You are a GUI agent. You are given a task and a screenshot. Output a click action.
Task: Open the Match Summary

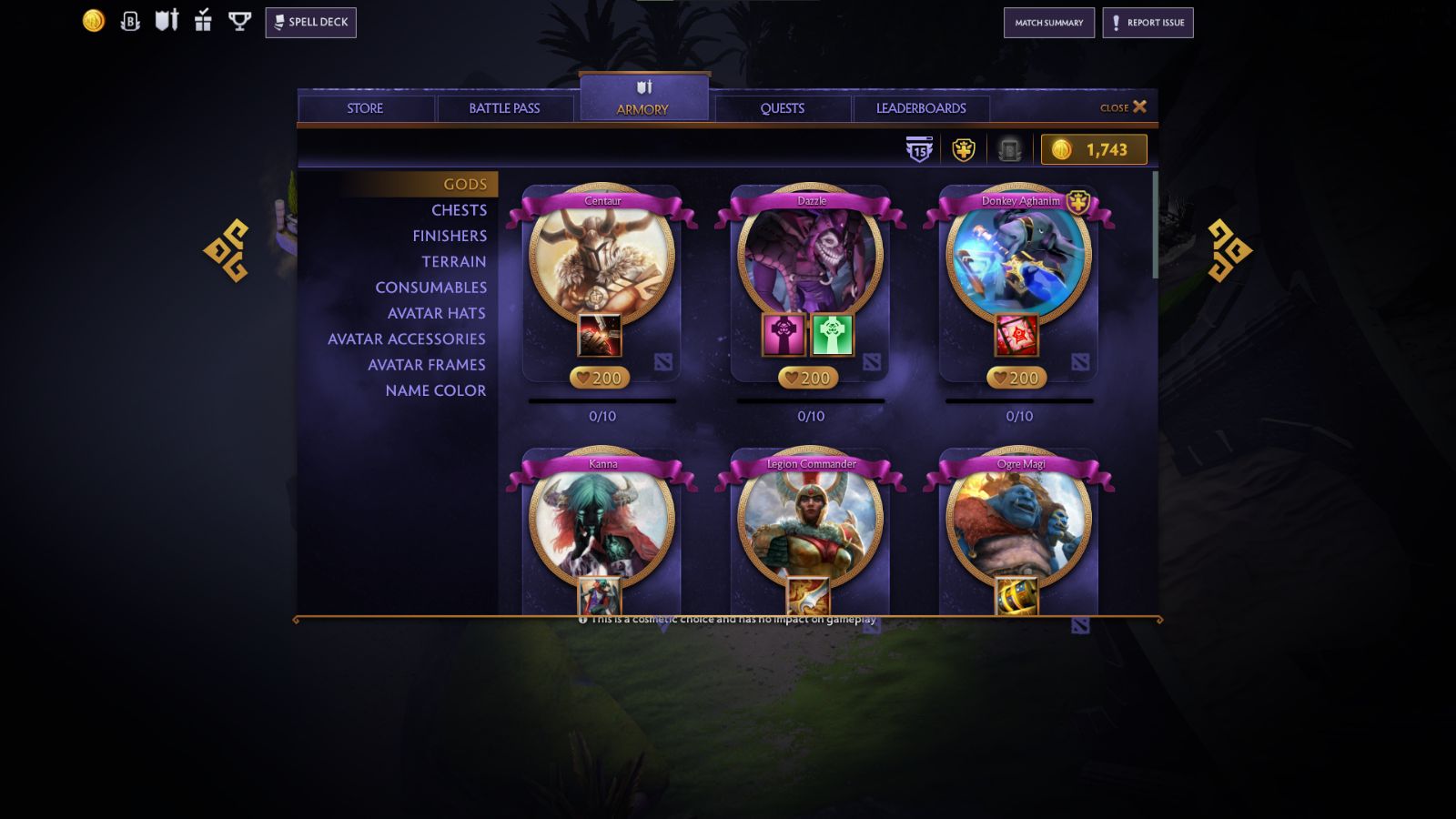(x=1048, y=23)
